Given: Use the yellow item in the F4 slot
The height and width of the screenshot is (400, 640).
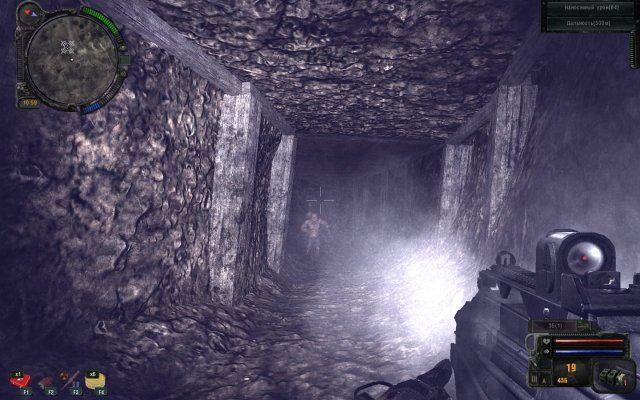Looking at the screenshot, I should click(x=93, y=380).
